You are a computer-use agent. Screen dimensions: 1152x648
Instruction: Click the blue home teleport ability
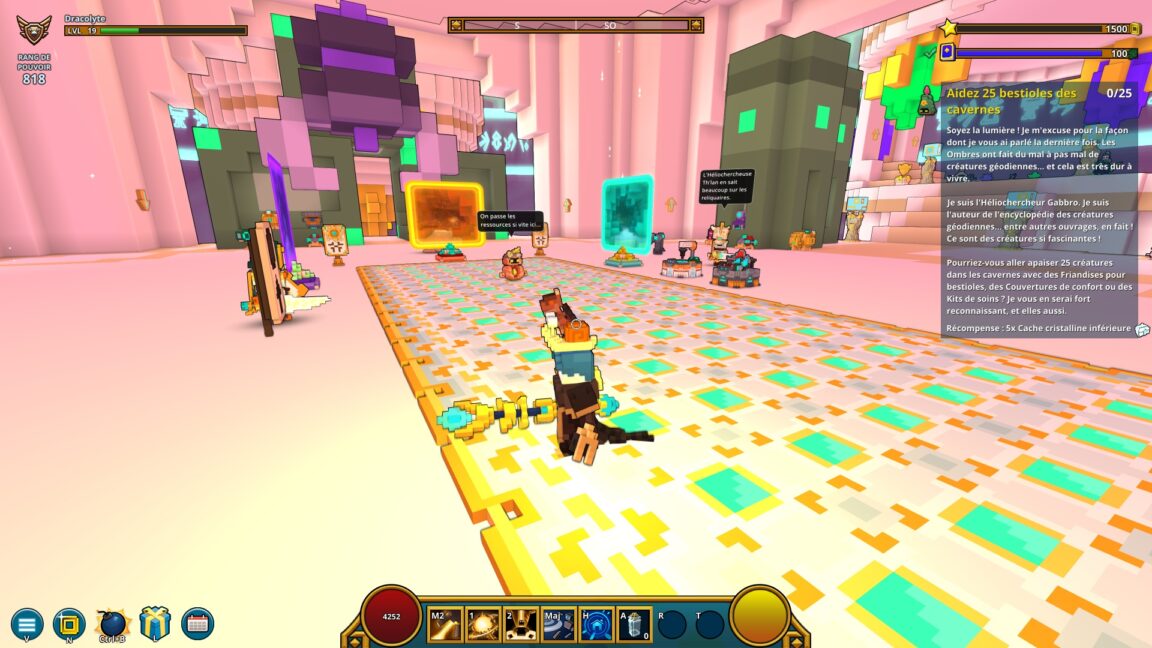click(x=597, y=624)
